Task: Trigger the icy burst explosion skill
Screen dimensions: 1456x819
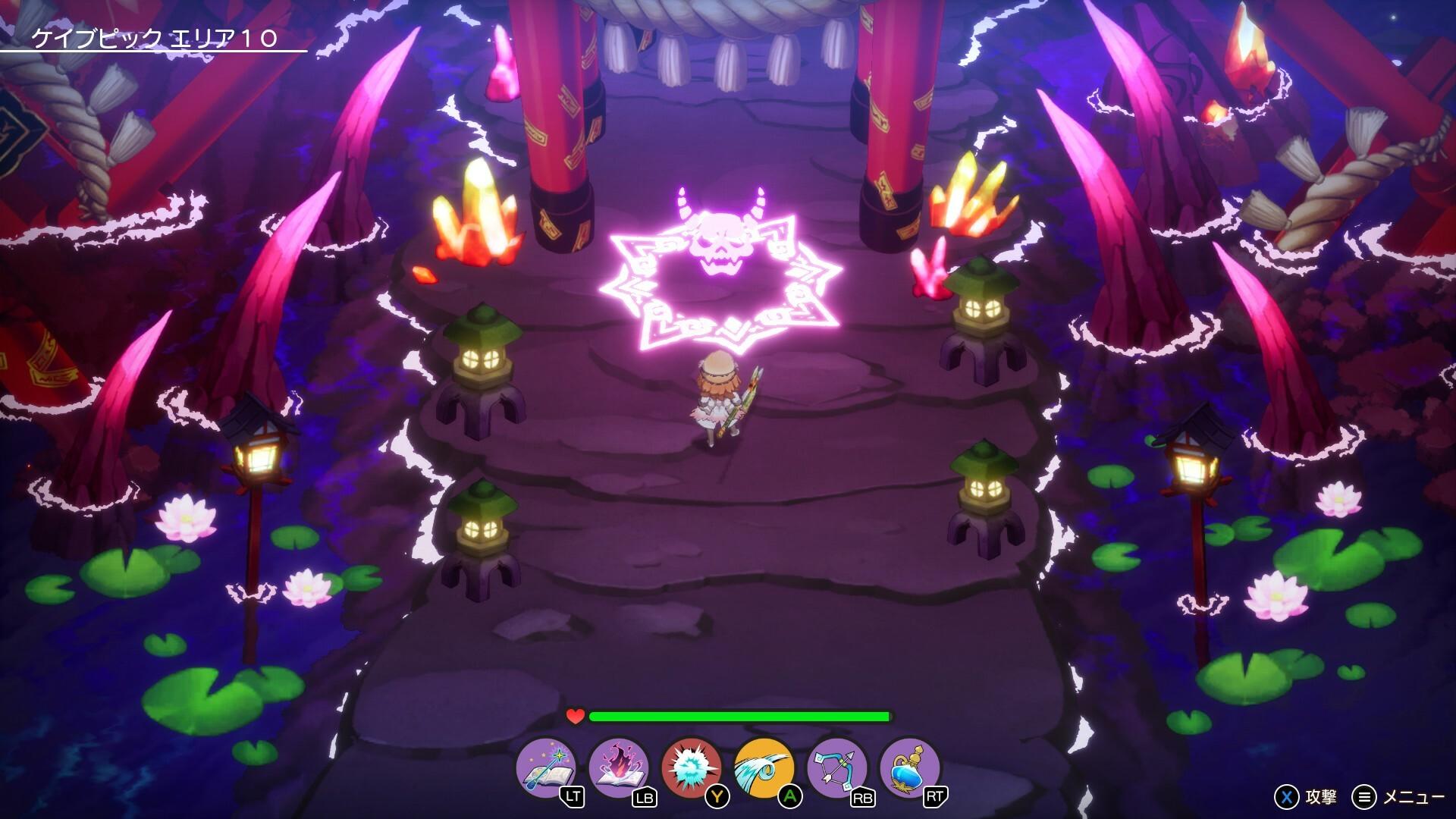Action: pyautogui.click(x=691, y=767)
